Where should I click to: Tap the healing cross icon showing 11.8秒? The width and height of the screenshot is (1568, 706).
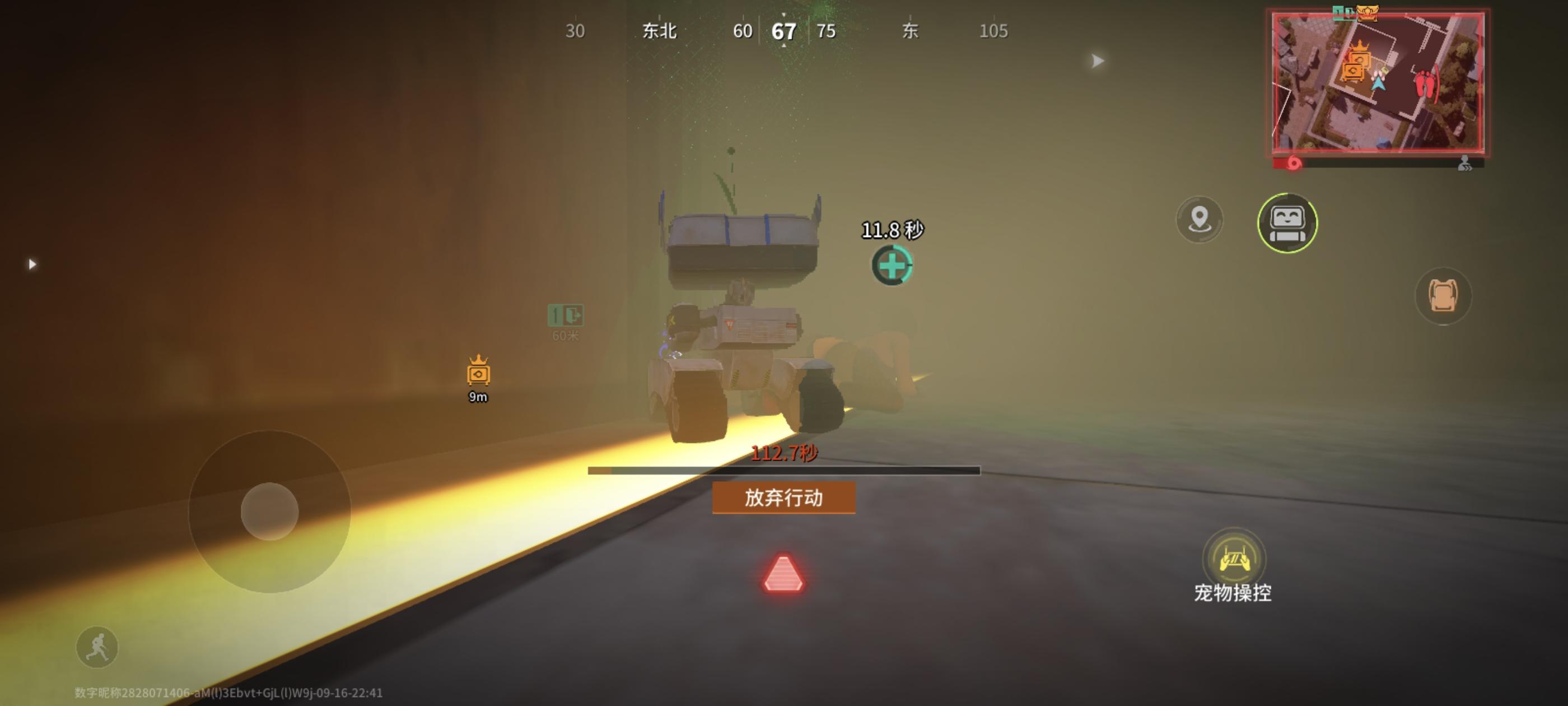click(894, 266)
